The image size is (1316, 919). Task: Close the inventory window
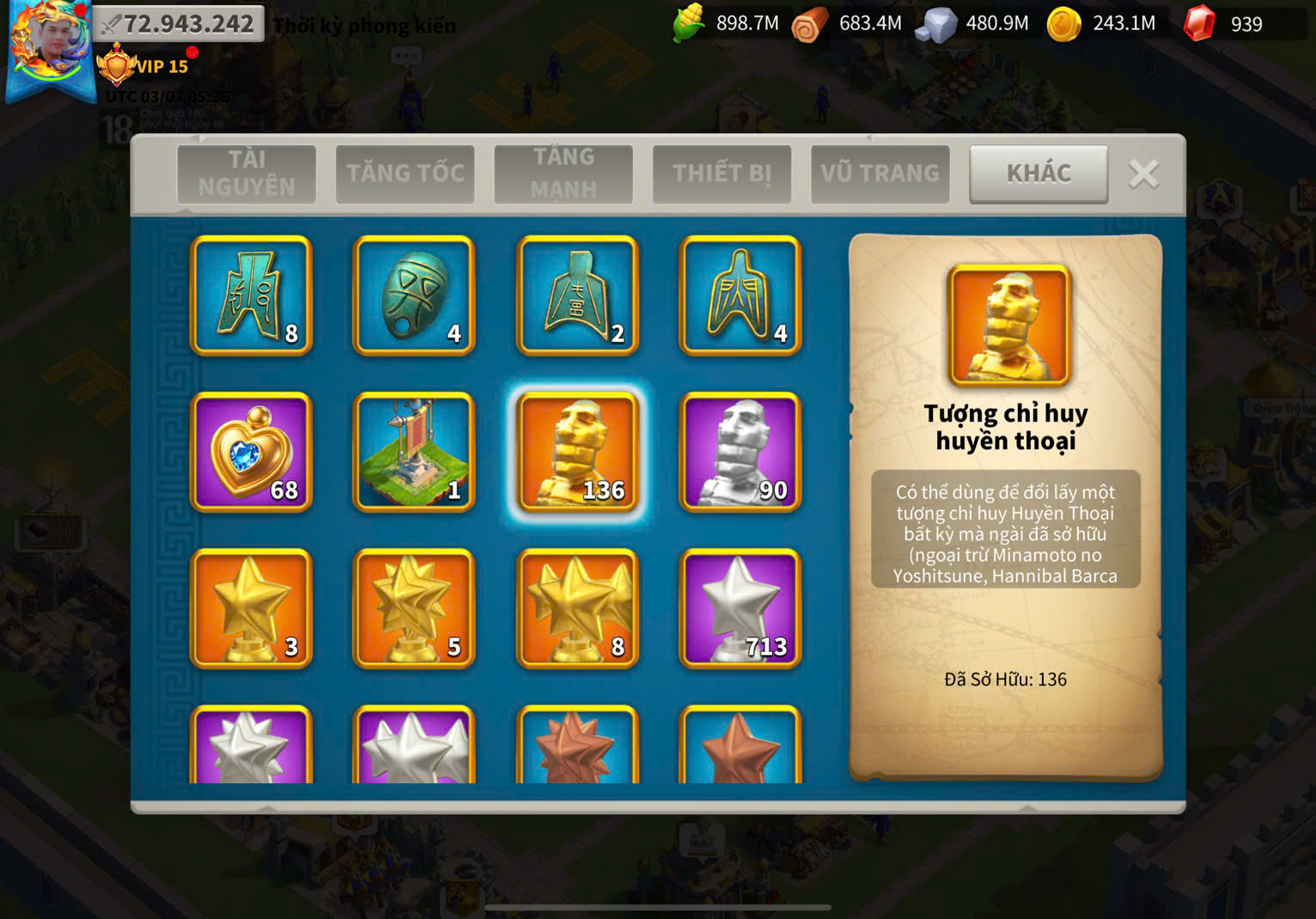(x=1143, y=174)
